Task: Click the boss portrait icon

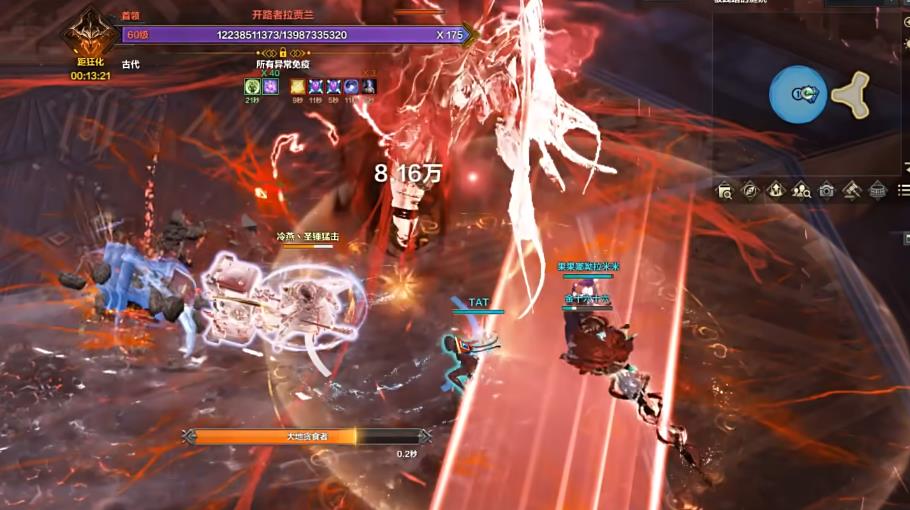Action: [x=89, y=34]
